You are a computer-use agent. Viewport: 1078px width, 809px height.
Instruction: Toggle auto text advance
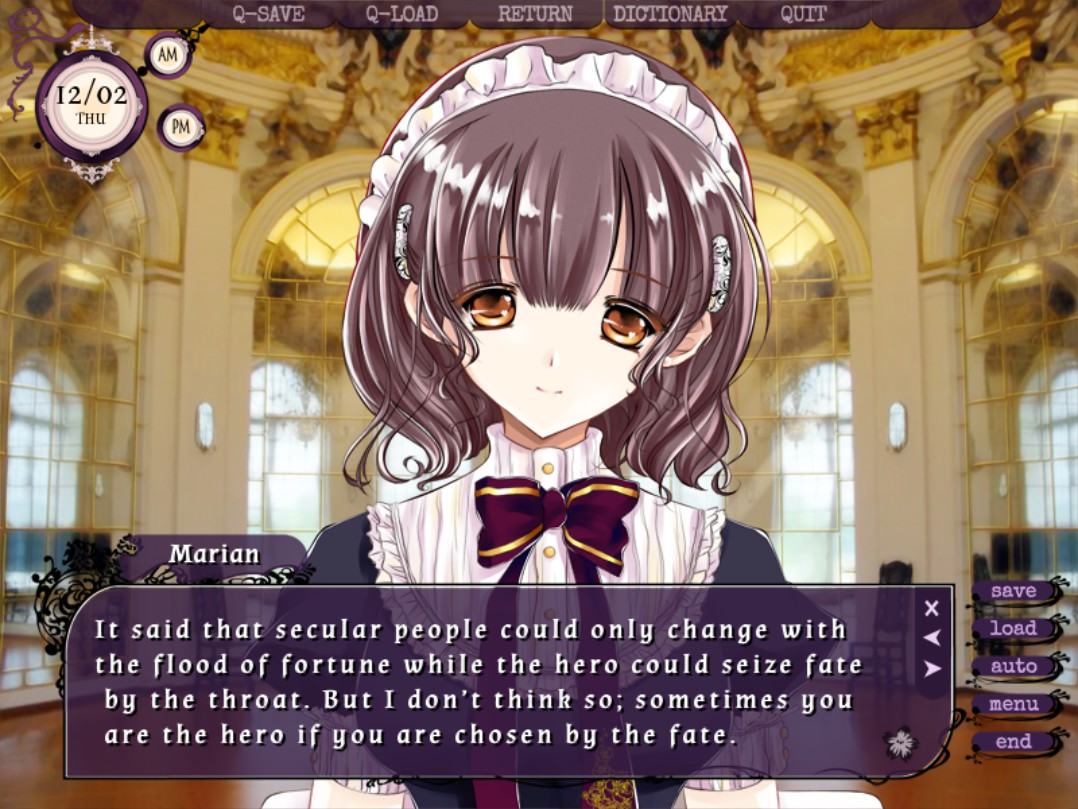point(1013,666)
